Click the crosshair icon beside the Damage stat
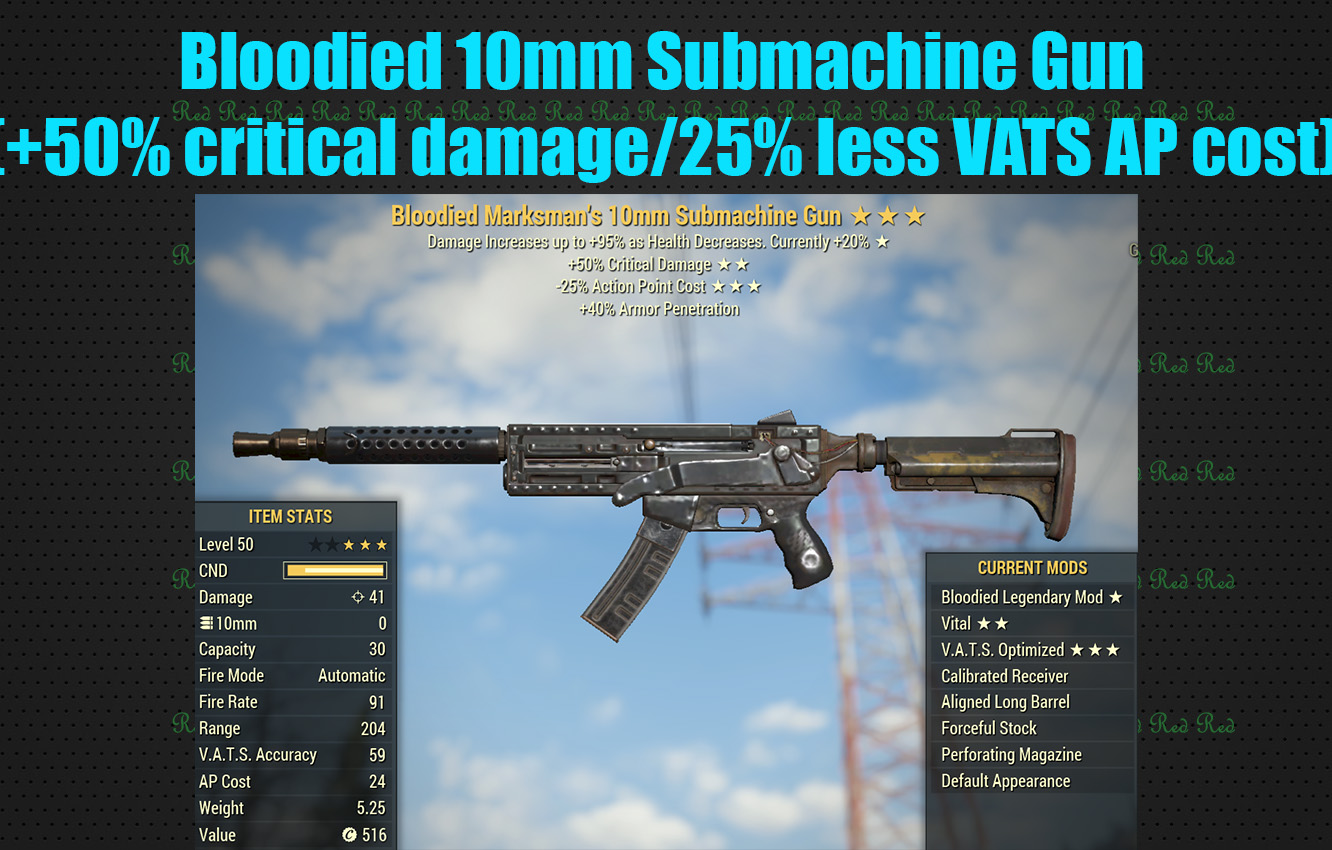Screen dimensions: 1332x850 pos(360,597)
